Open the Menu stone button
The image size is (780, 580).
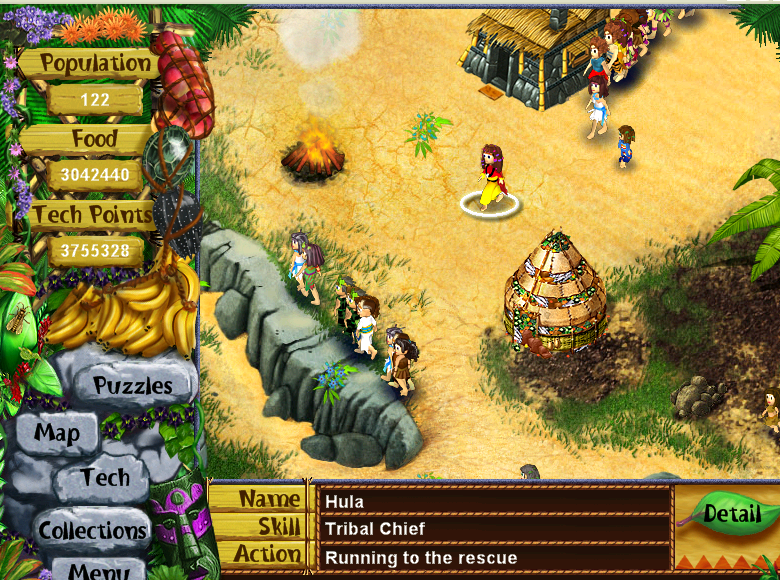tap(98, 570)
